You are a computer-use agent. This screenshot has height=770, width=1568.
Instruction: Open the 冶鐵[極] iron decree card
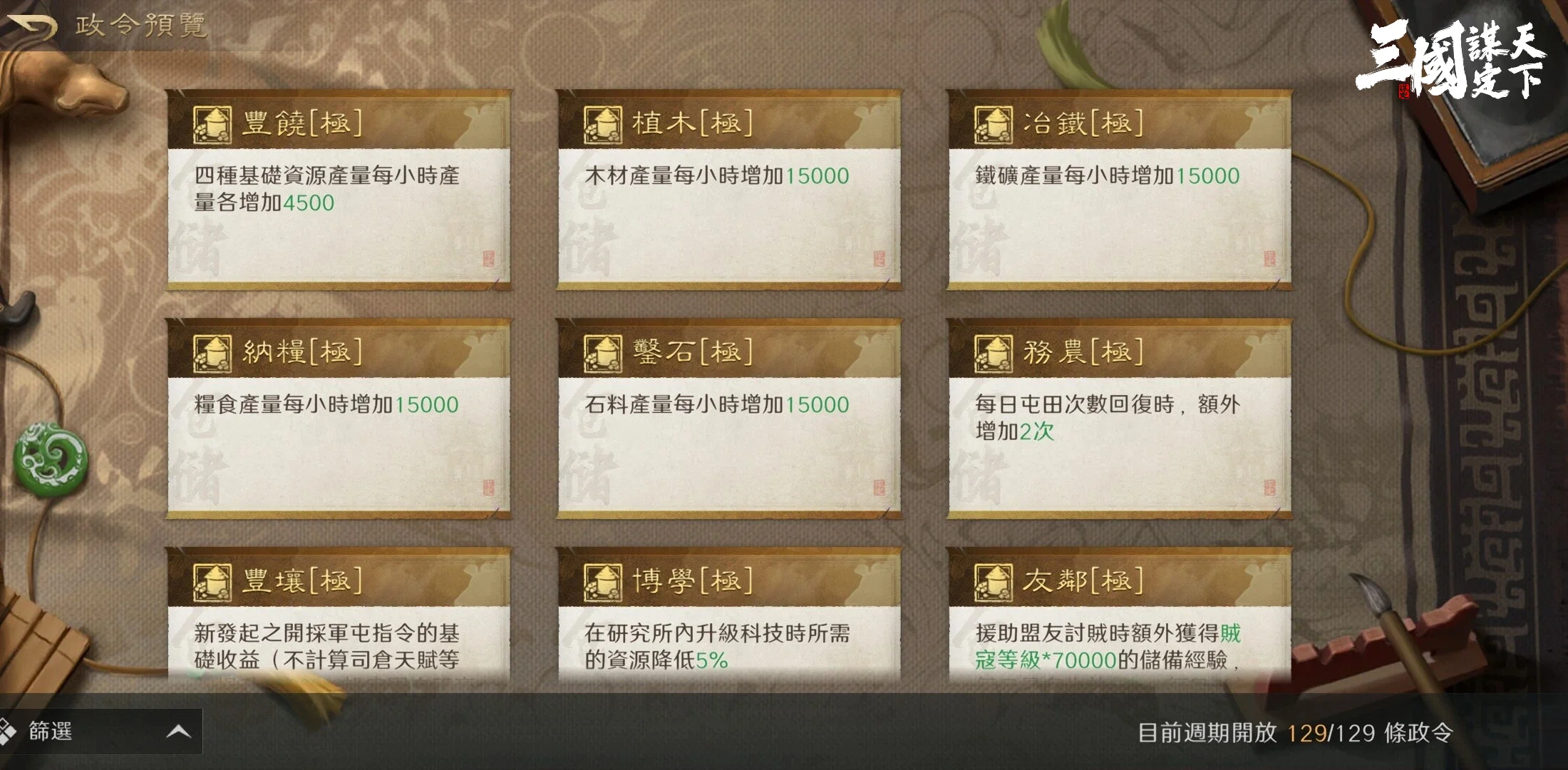[x=1119, y=190]
